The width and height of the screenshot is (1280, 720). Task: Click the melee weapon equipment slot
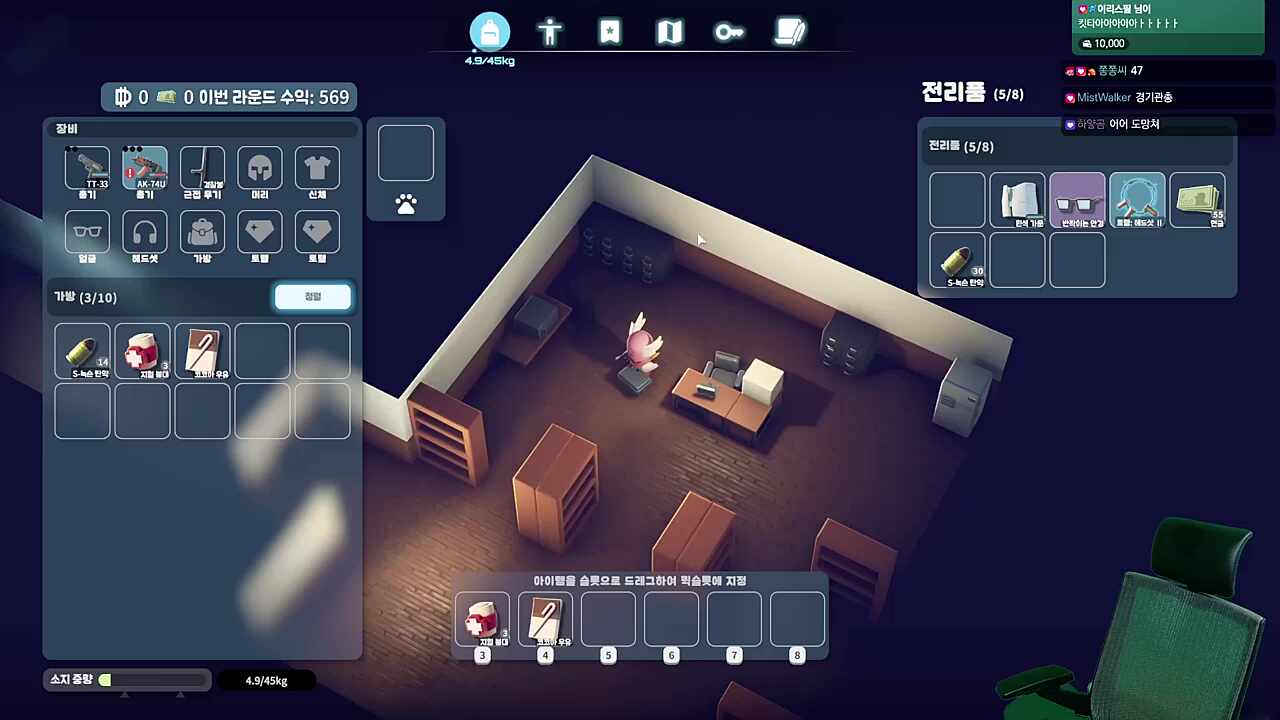202,168
